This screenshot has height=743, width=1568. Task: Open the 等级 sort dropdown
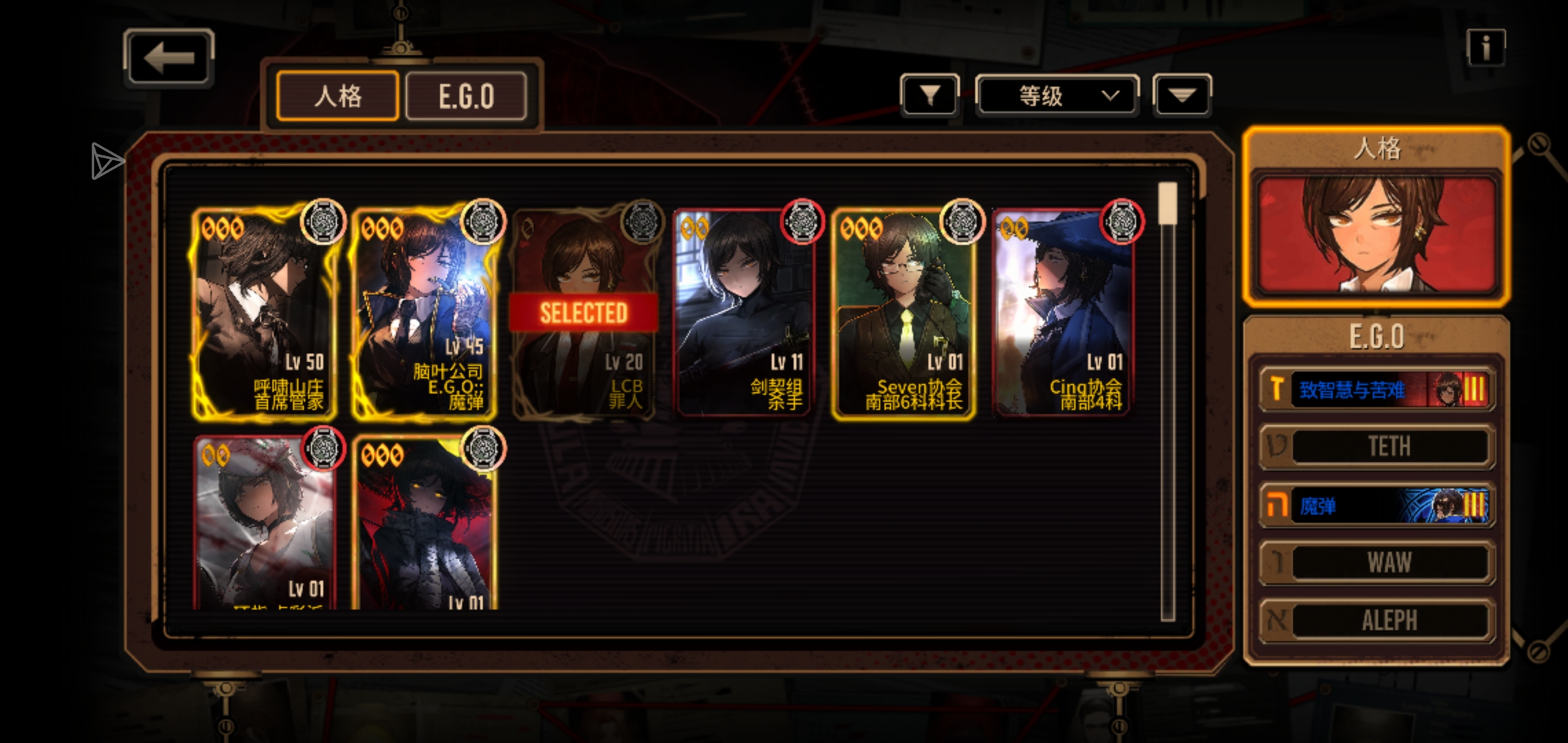(1057, 96)
